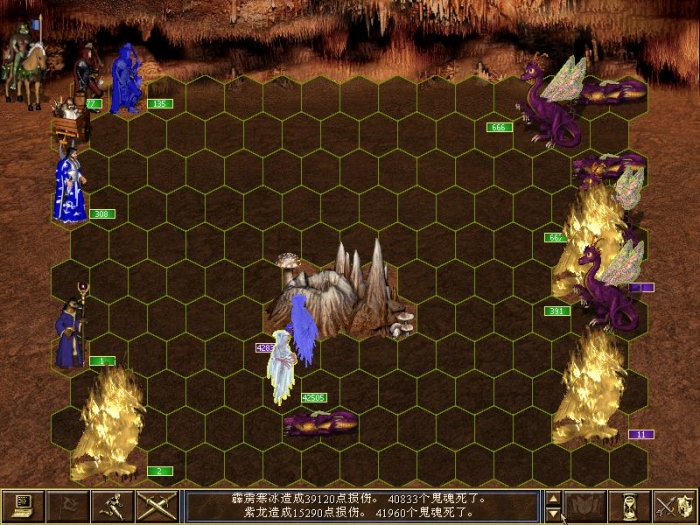Toggle auto-combat with the crossed swords button
Image resolution: width=700 pixels, height=525 pixels.
[x=157, y=506]
